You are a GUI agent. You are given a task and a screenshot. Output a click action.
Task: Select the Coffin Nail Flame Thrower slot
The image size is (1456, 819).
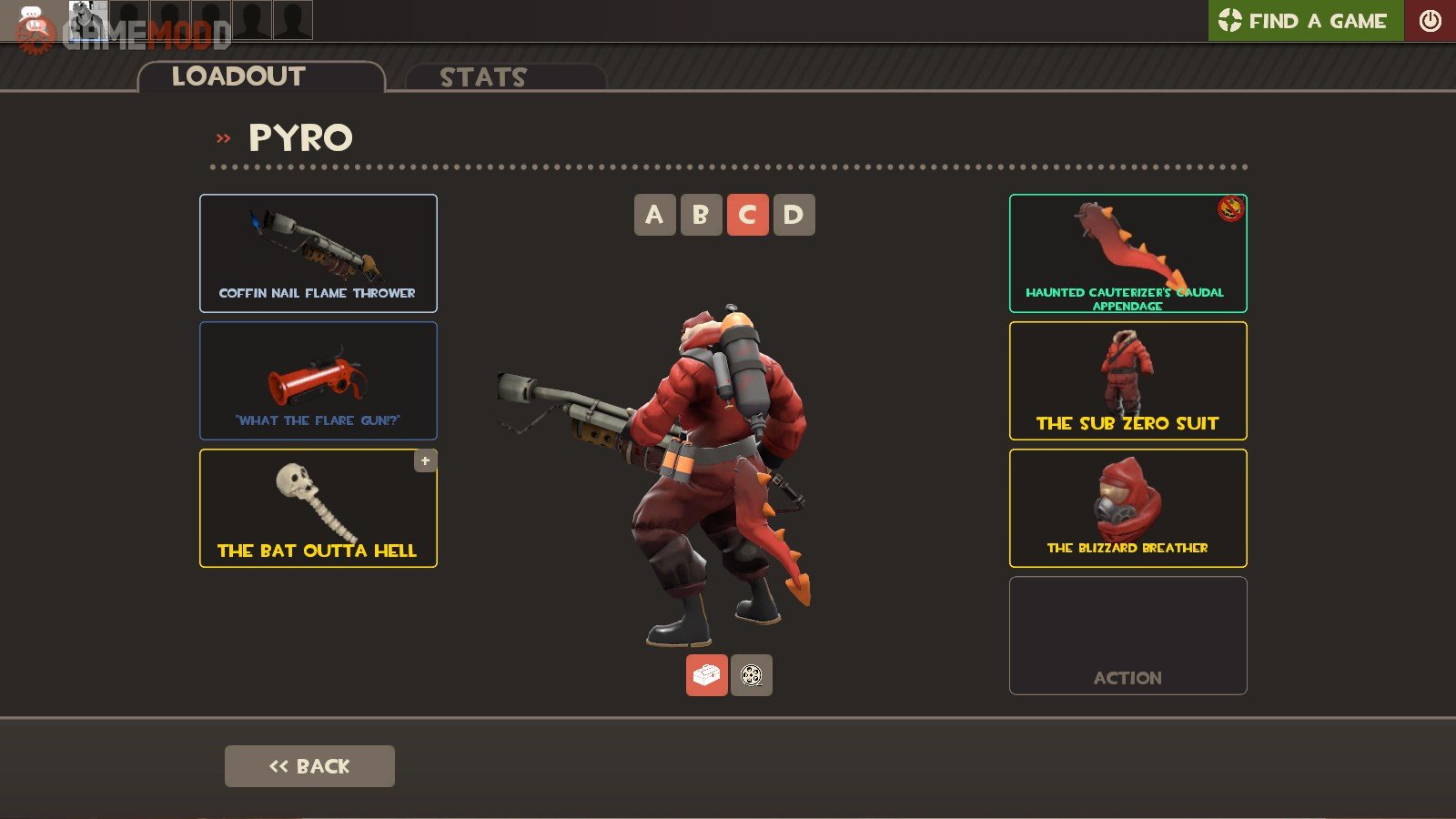318,253
